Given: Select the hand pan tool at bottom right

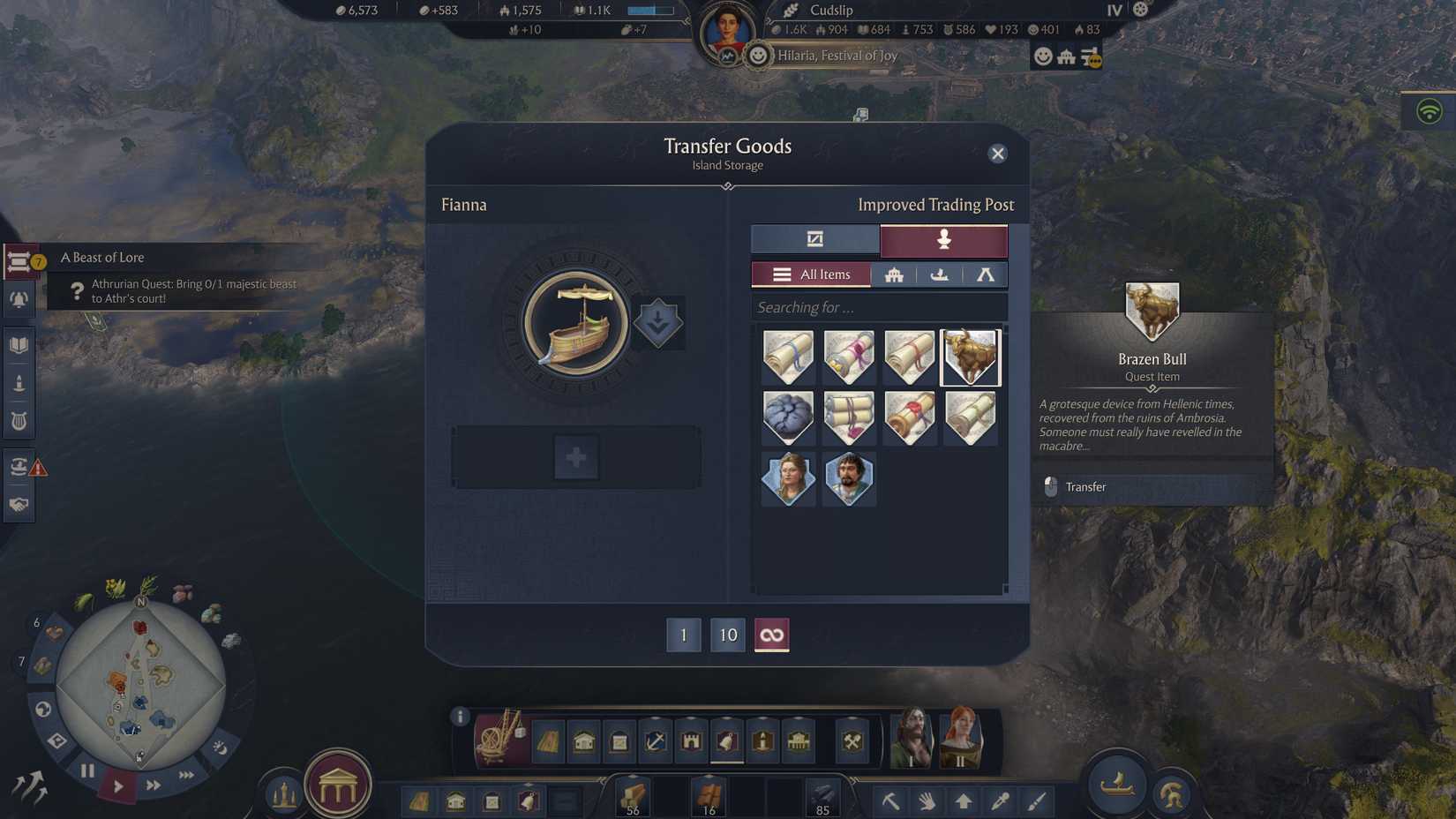Looking at the screenshot, I should (x=926, y=800).
